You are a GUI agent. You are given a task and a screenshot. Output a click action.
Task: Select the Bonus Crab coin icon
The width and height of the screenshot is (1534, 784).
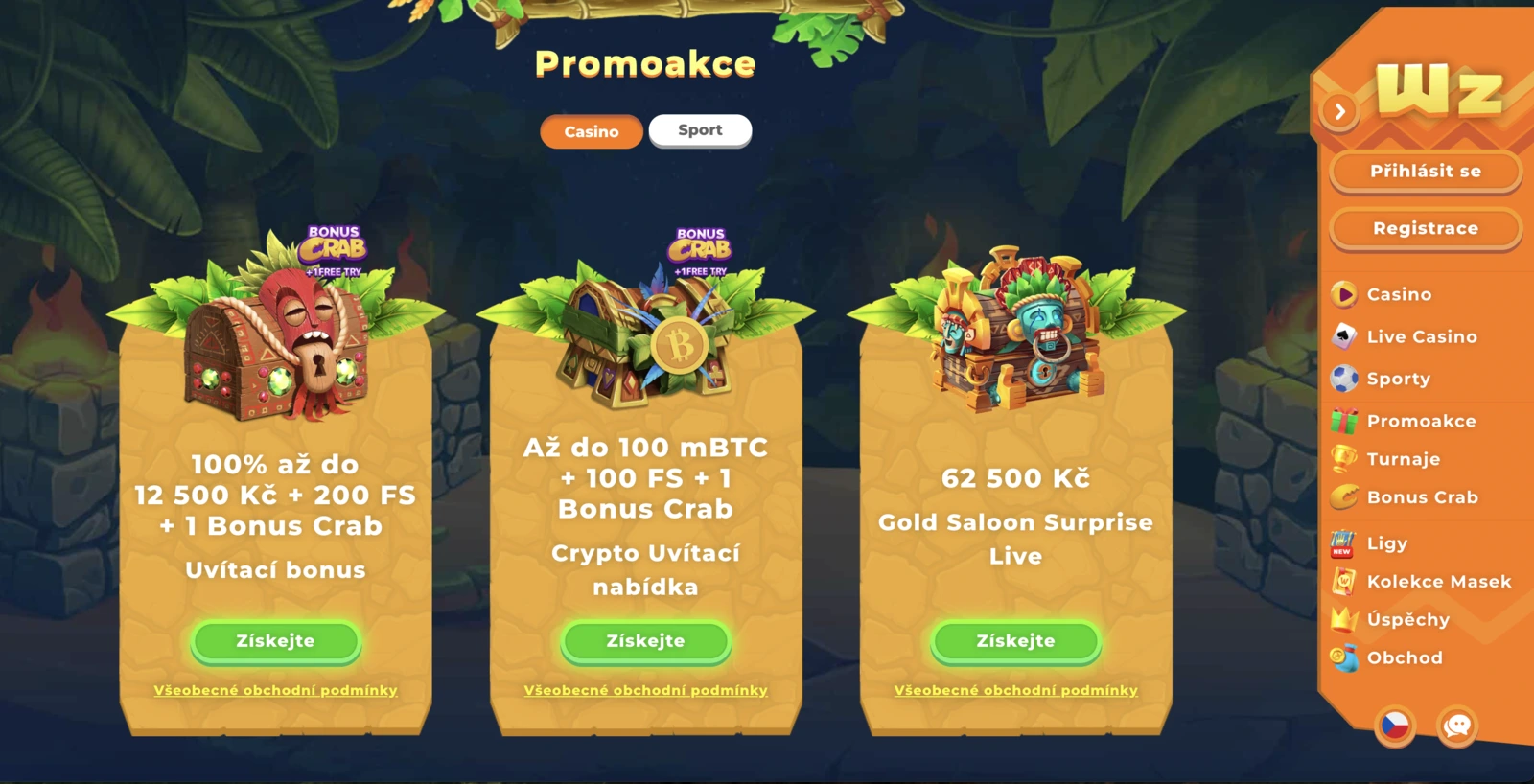click(1345, 497)
